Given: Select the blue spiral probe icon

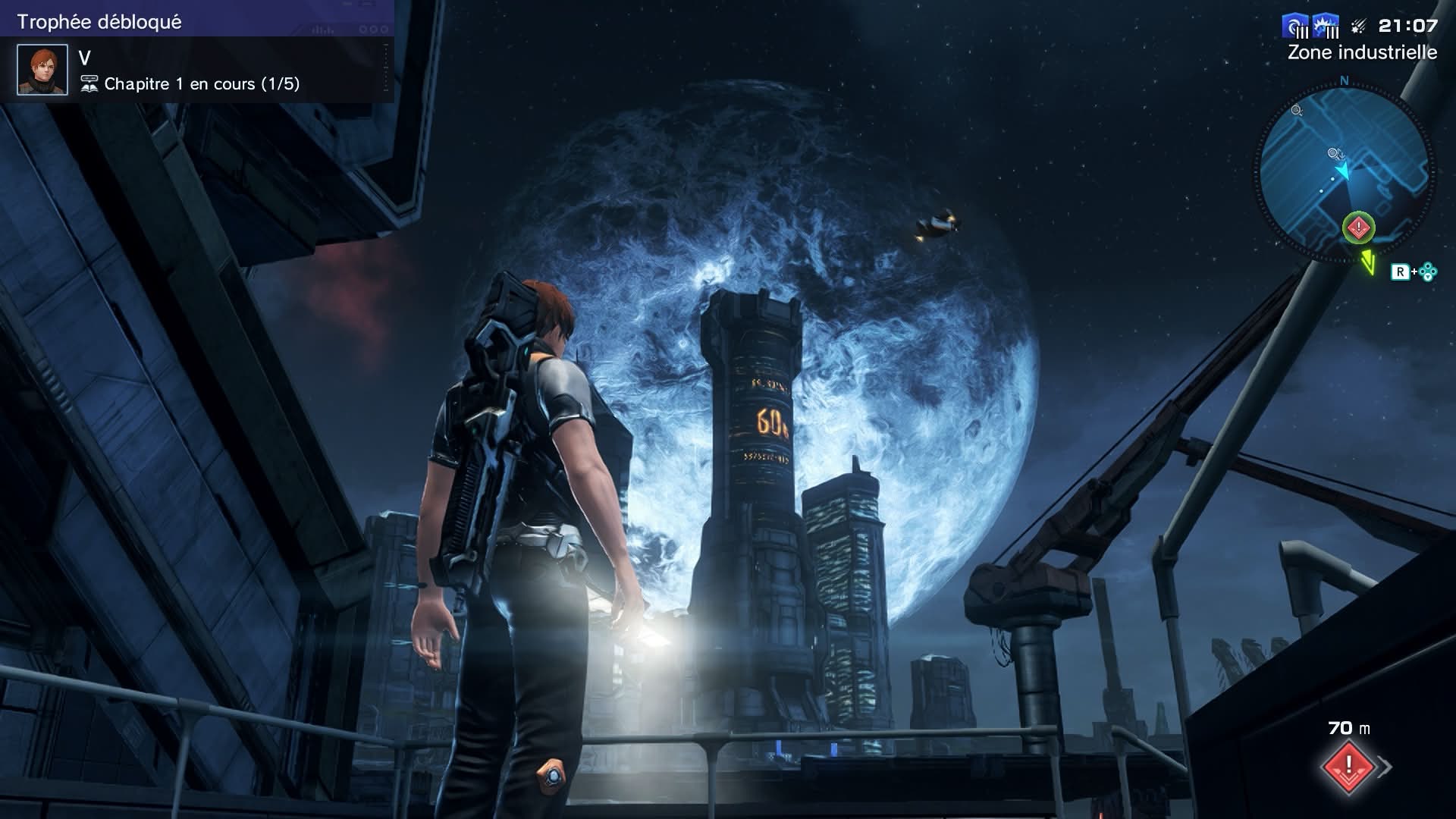Looking at the screenshot, I should pos(1294,27).
